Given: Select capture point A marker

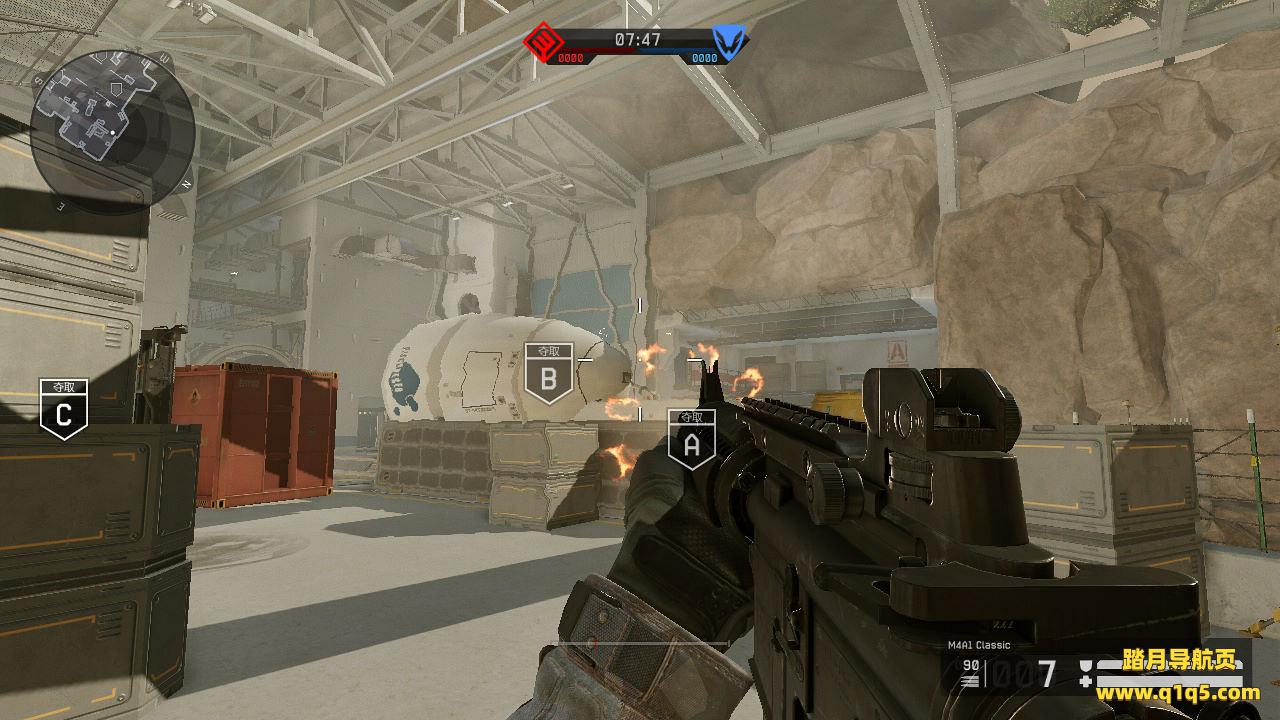Looking at the screenshot, I should [x=691, y=441].
